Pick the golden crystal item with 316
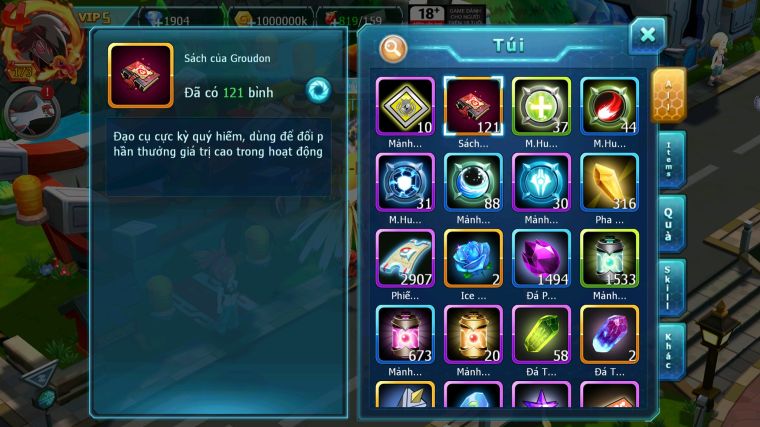Image resolution: width=760 pixels, height=427 pixels. click(609, 181)
